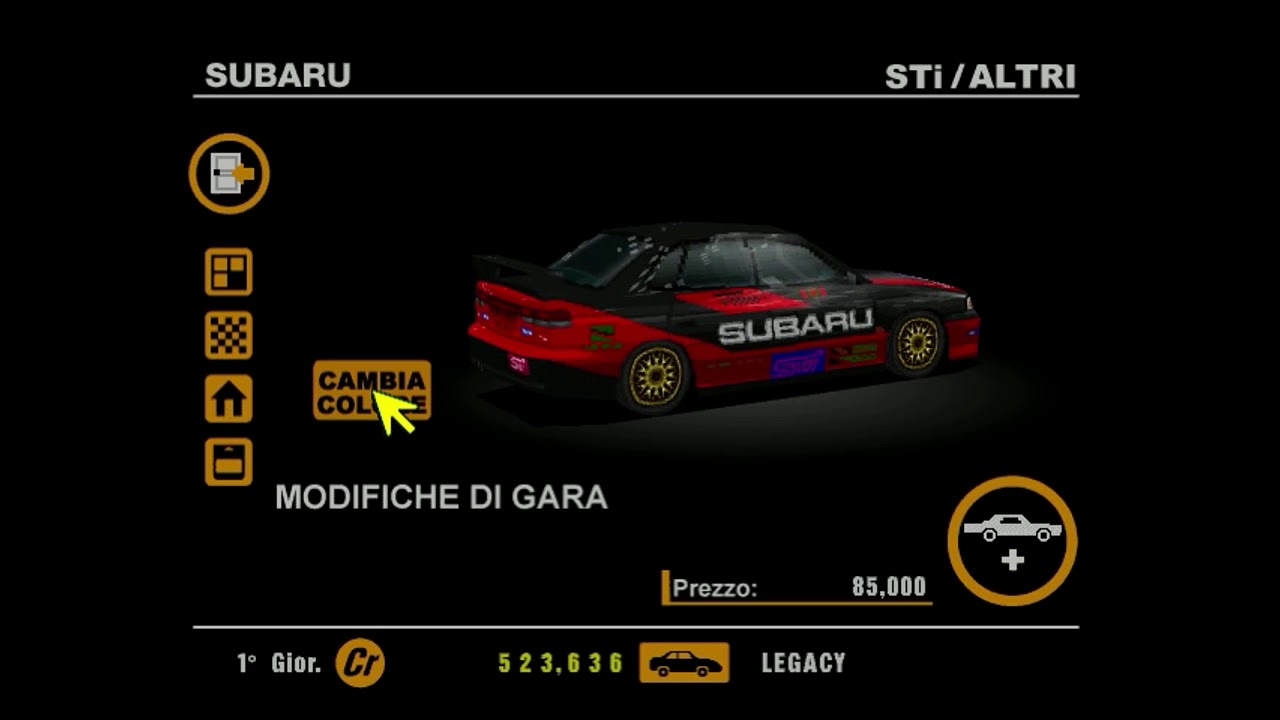Open the four-panel grid menu icon
The height and width of the screenshot is (720, 1280).
click(x=228, y=272)
